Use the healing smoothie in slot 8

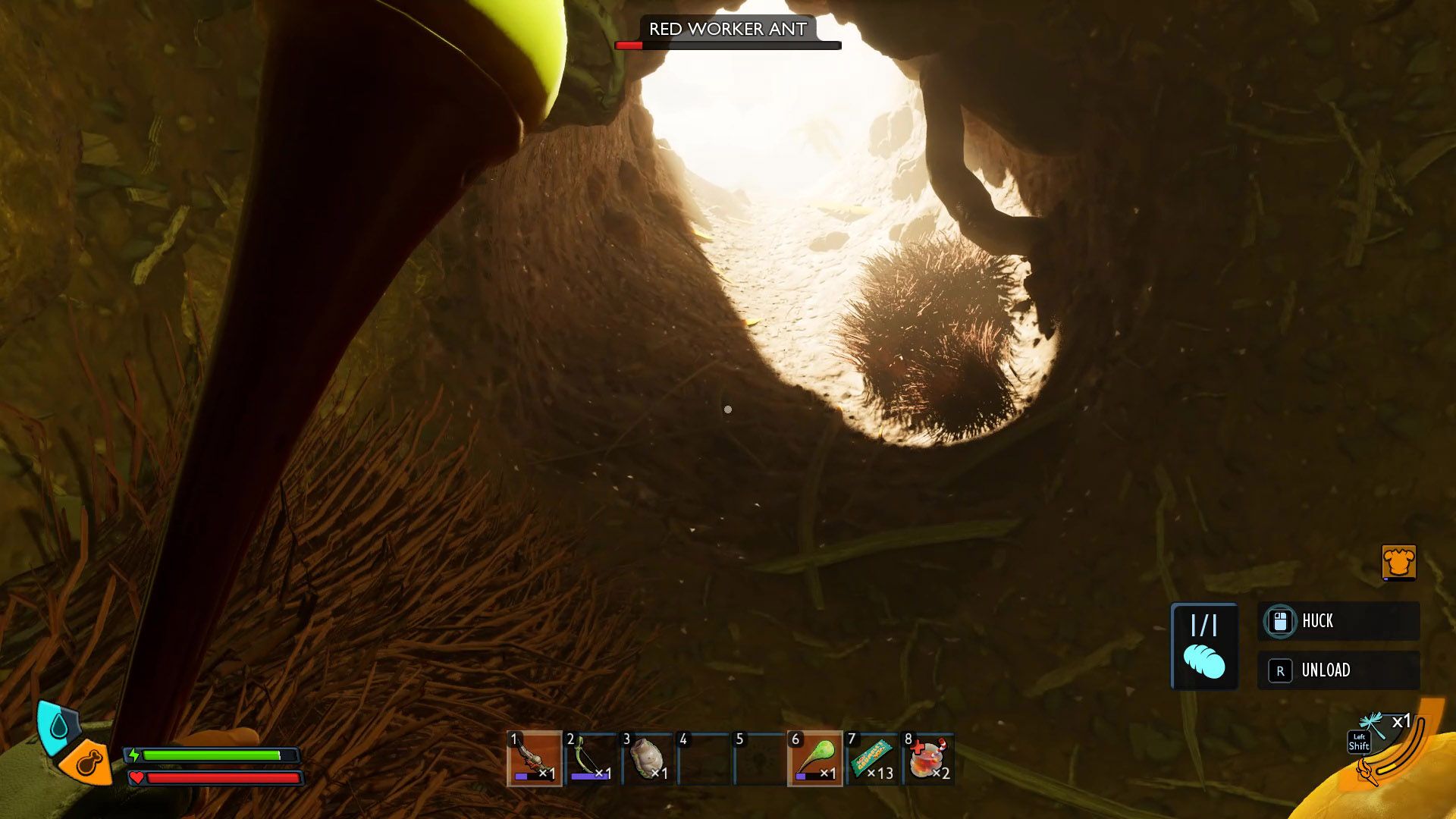928,758
